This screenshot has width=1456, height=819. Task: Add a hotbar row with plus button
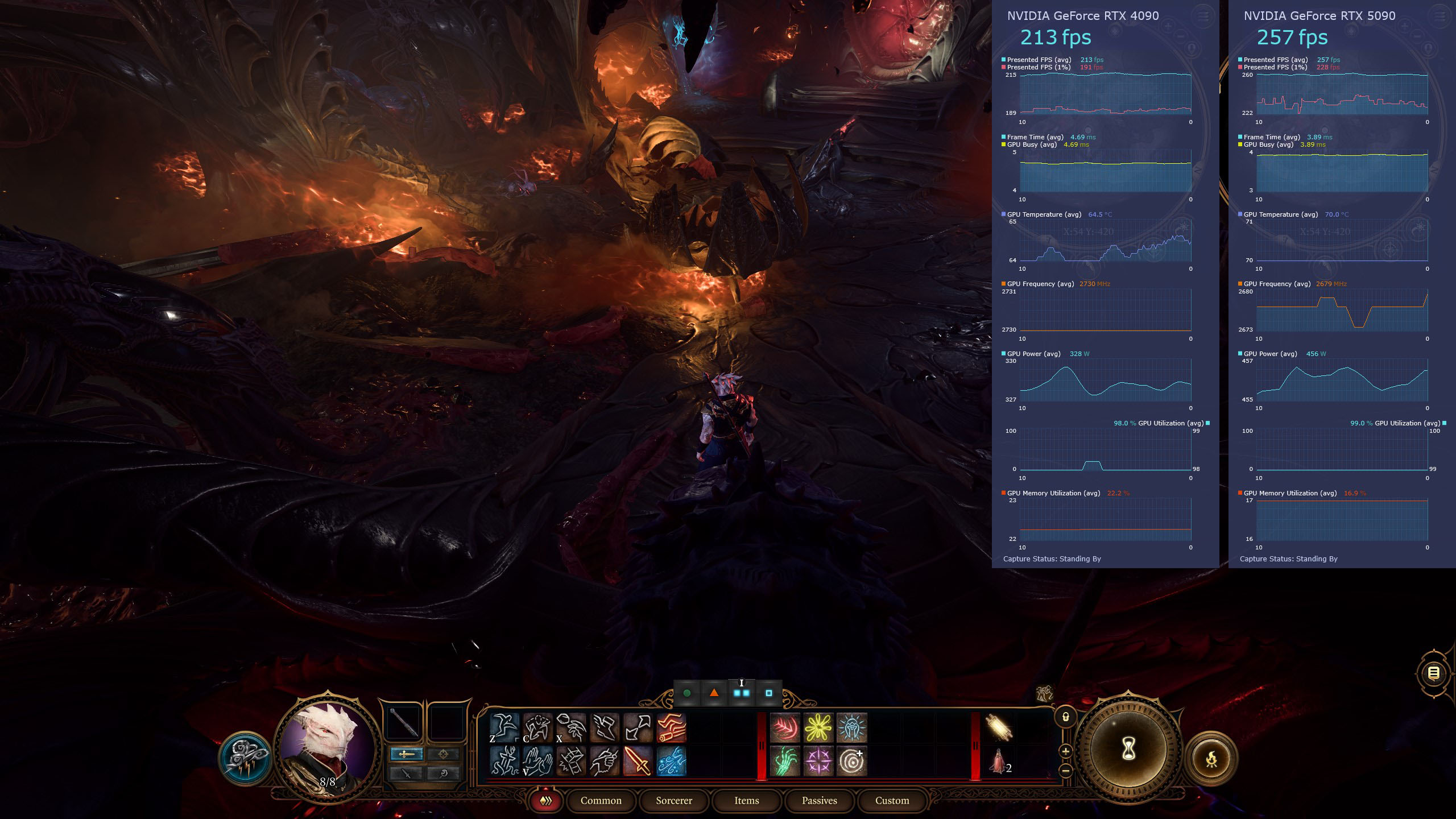click(x=1065, y=751)
